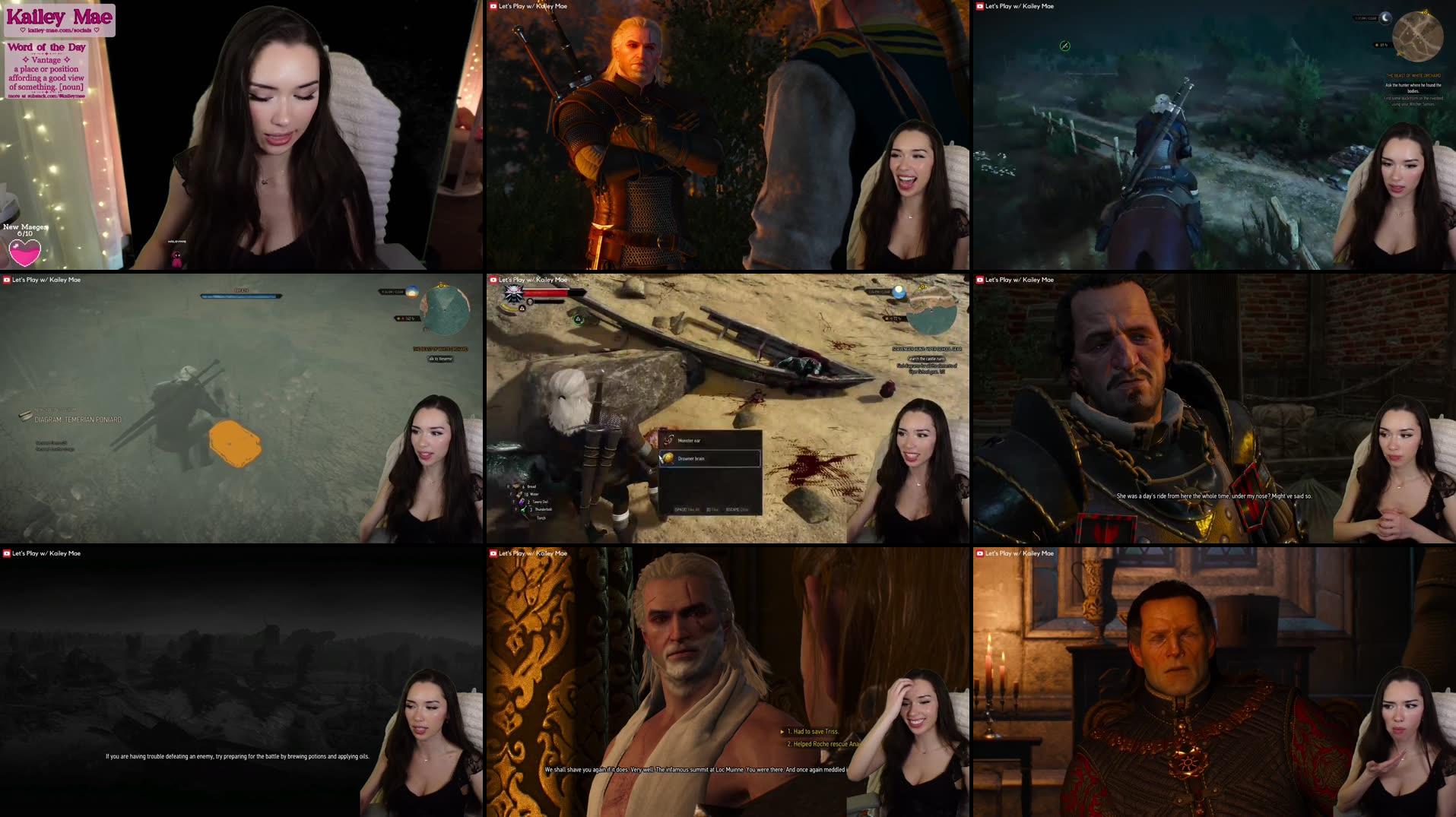Click the 'Diagram: Temerian Poniard' pickup notification
1456x817 pixels.
[76, 419]
